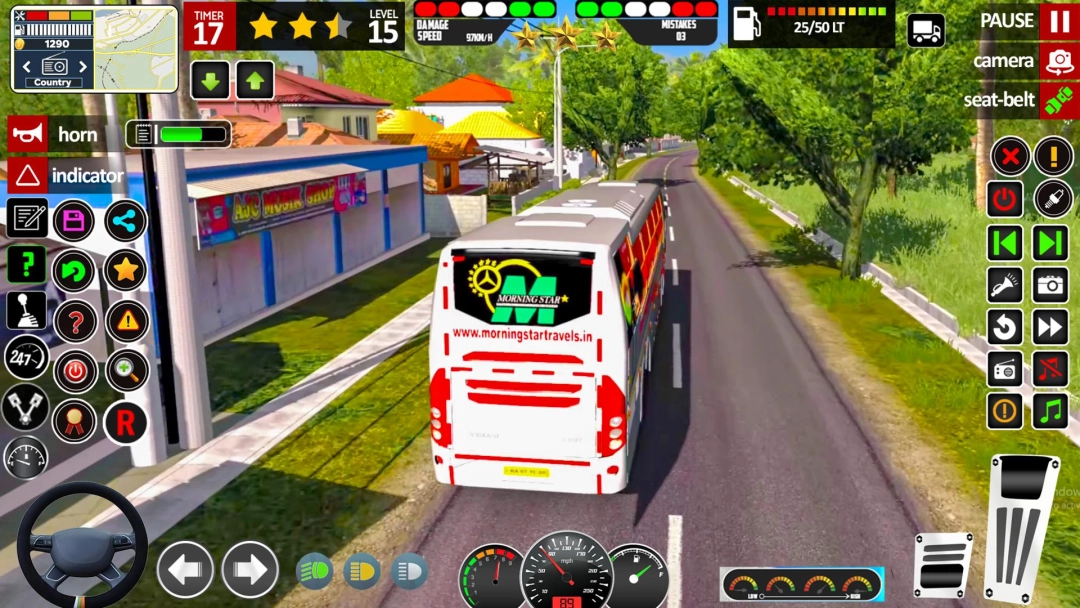Toggle the green music note
Viewport: 1080px width, 608px height.
coord(1051,410)
